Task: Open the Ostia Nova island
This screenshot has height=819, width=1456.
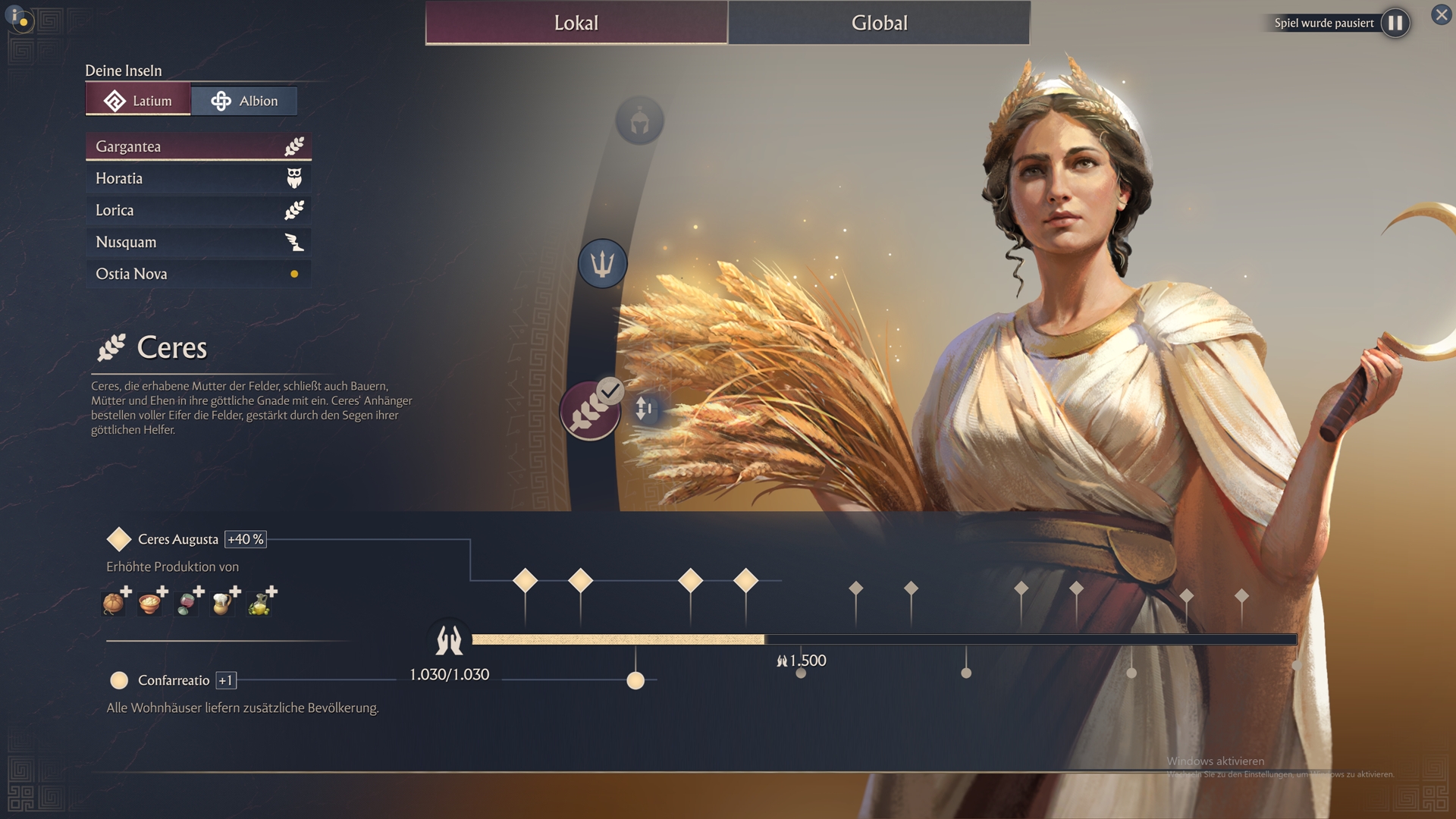Action: (x=198, y=274)
